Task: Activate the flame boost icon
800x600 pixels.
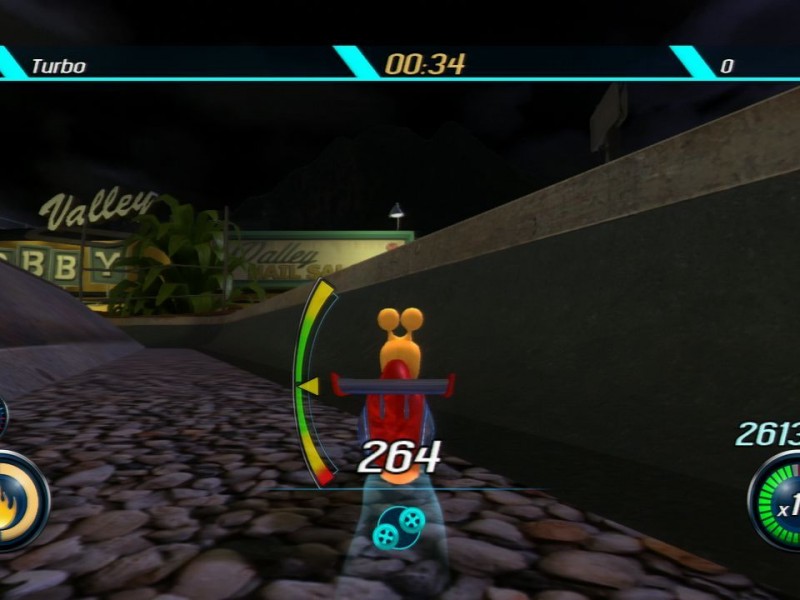Action: [12, 502]
